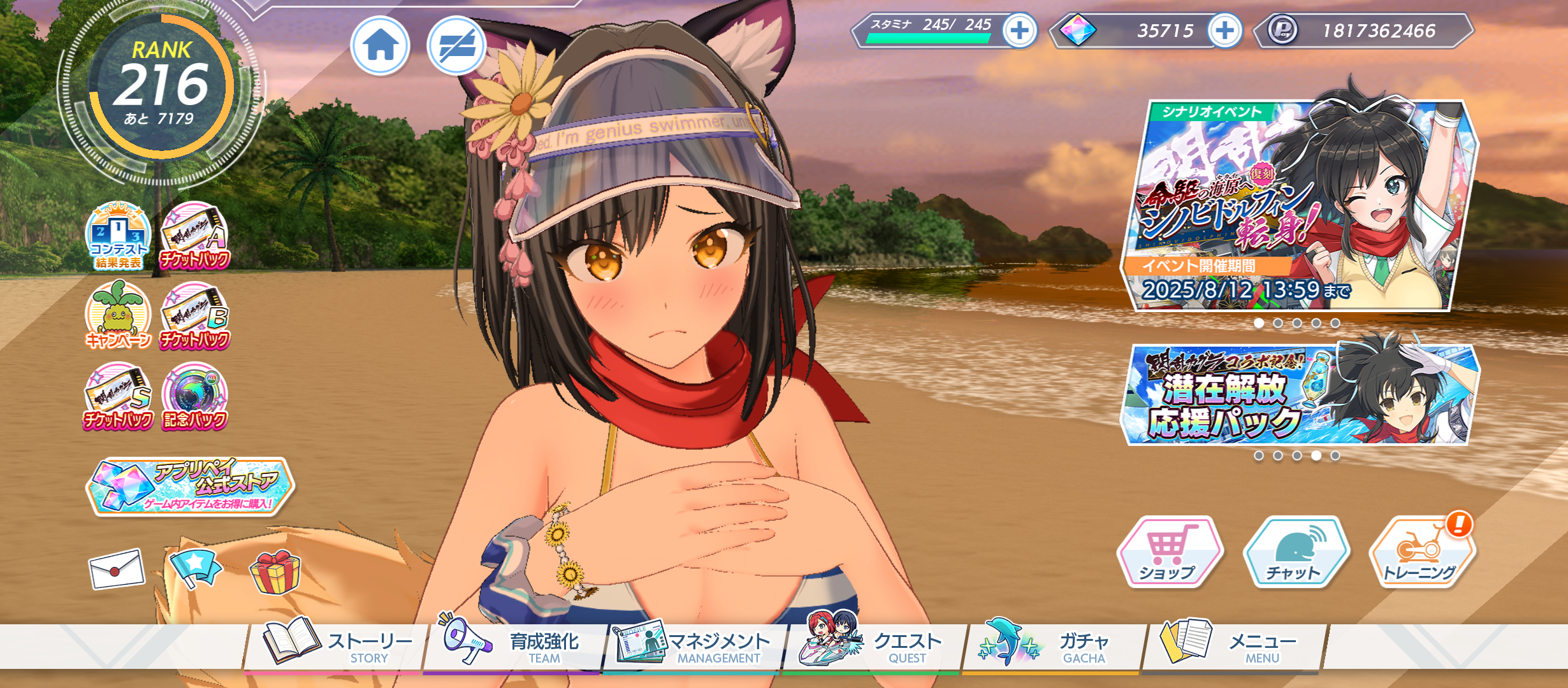Open the latent release support pack banner
This screenshot has width=1568, height=688.
click(x=1299, y=395)
